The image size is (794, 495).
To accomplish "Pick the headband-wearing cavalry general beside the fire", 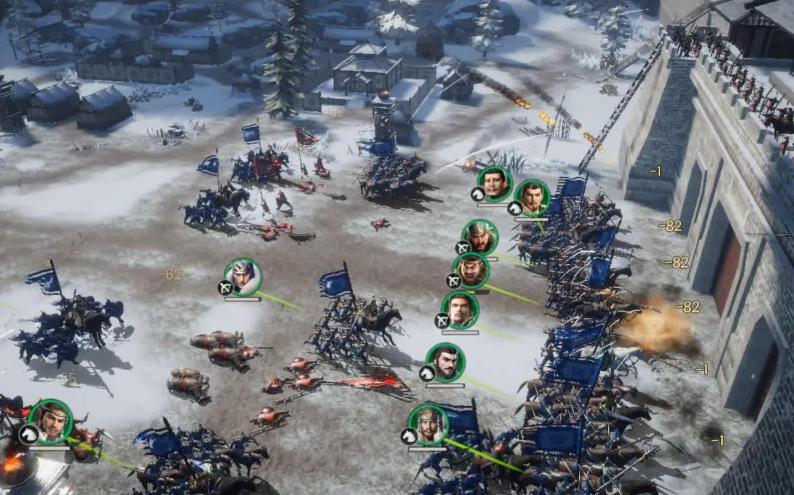I will point(50,420).
